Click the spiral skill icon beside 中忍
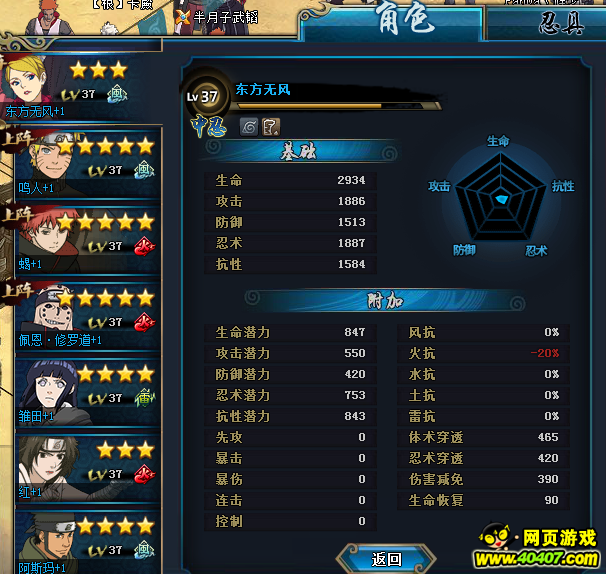This screenshot has height=574, width=606. pos(248,126)
